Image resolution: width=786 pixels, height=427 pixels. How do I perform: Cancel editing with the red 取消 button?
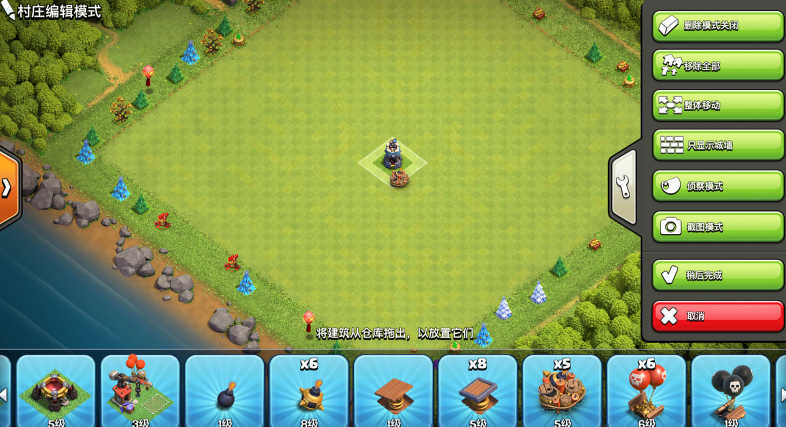[x=717, y=316]
